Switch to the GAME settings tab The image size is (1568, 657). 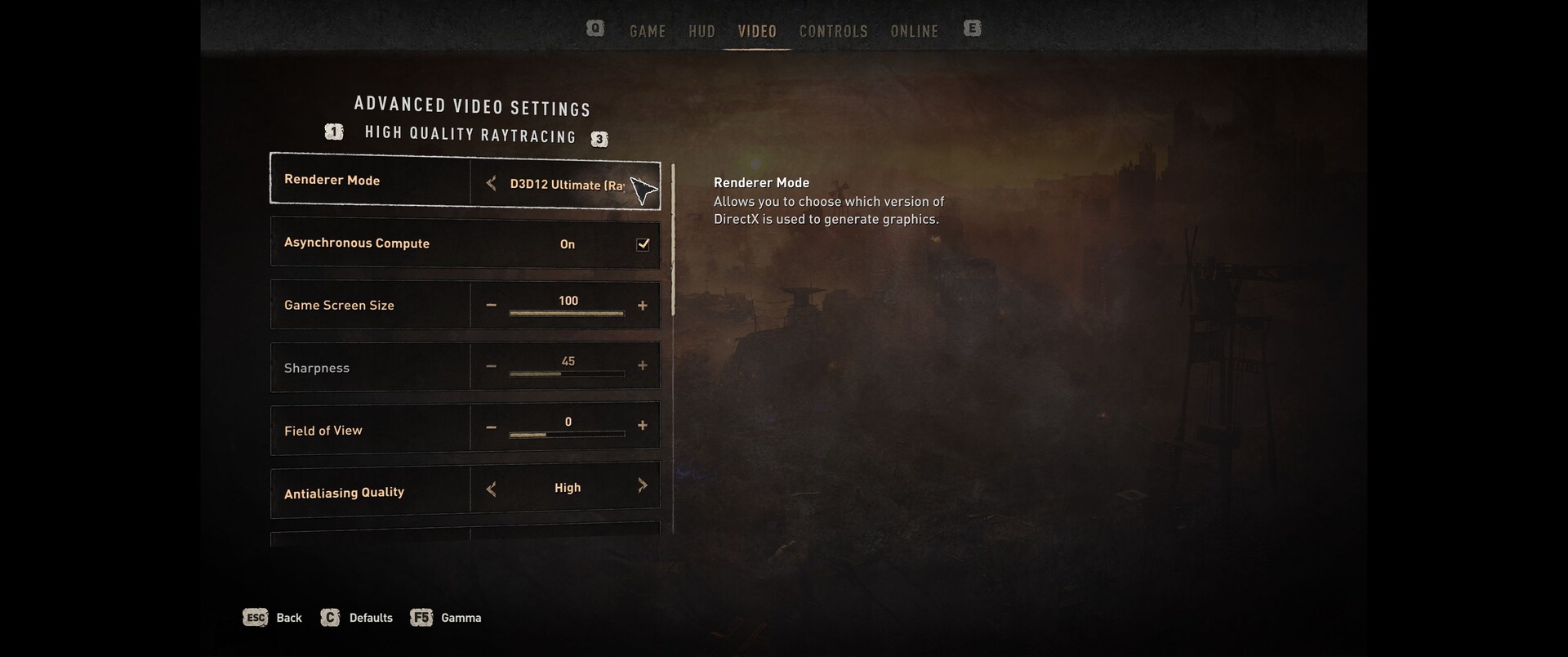(648, 31)
